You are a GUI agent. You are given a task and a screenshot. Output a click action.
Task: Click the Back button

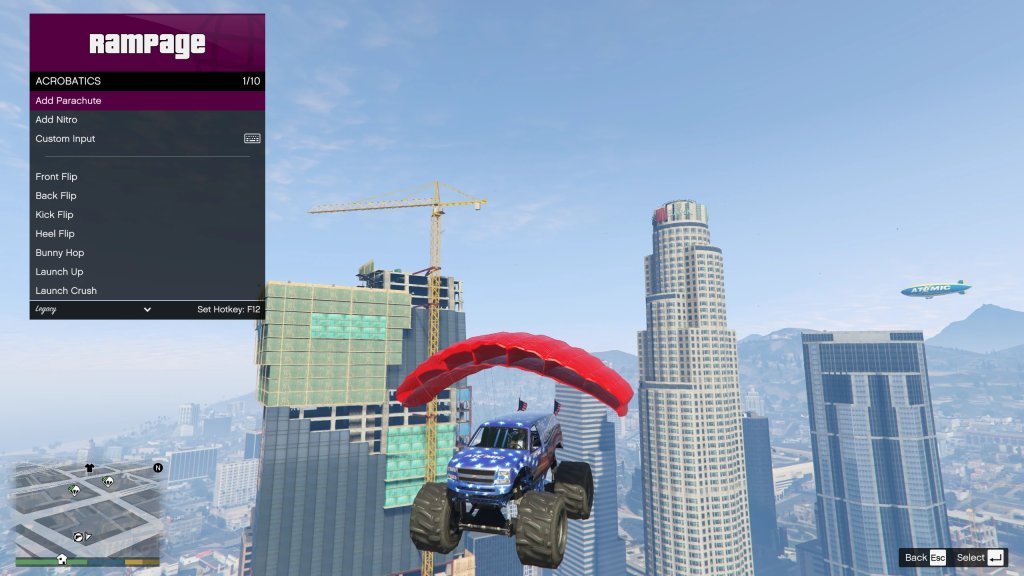tap(924, 558)
